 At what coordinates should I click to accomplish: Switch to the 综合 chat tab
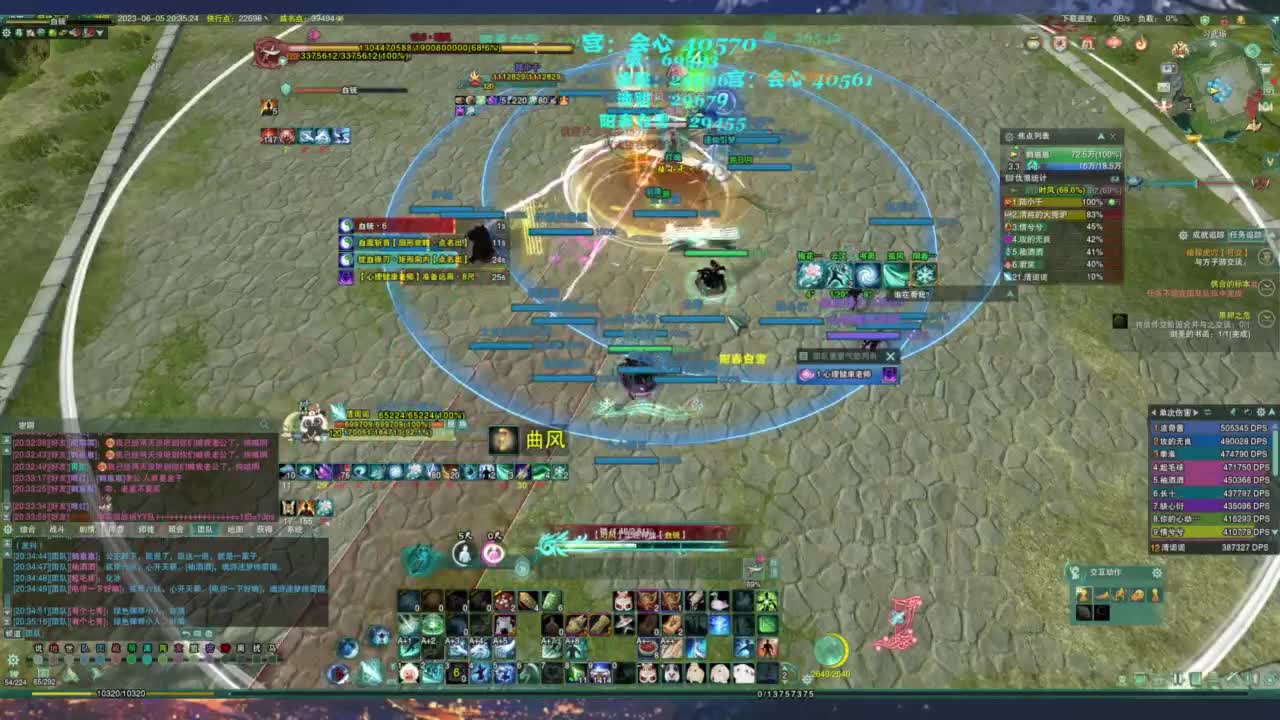[x=26, y=529]
